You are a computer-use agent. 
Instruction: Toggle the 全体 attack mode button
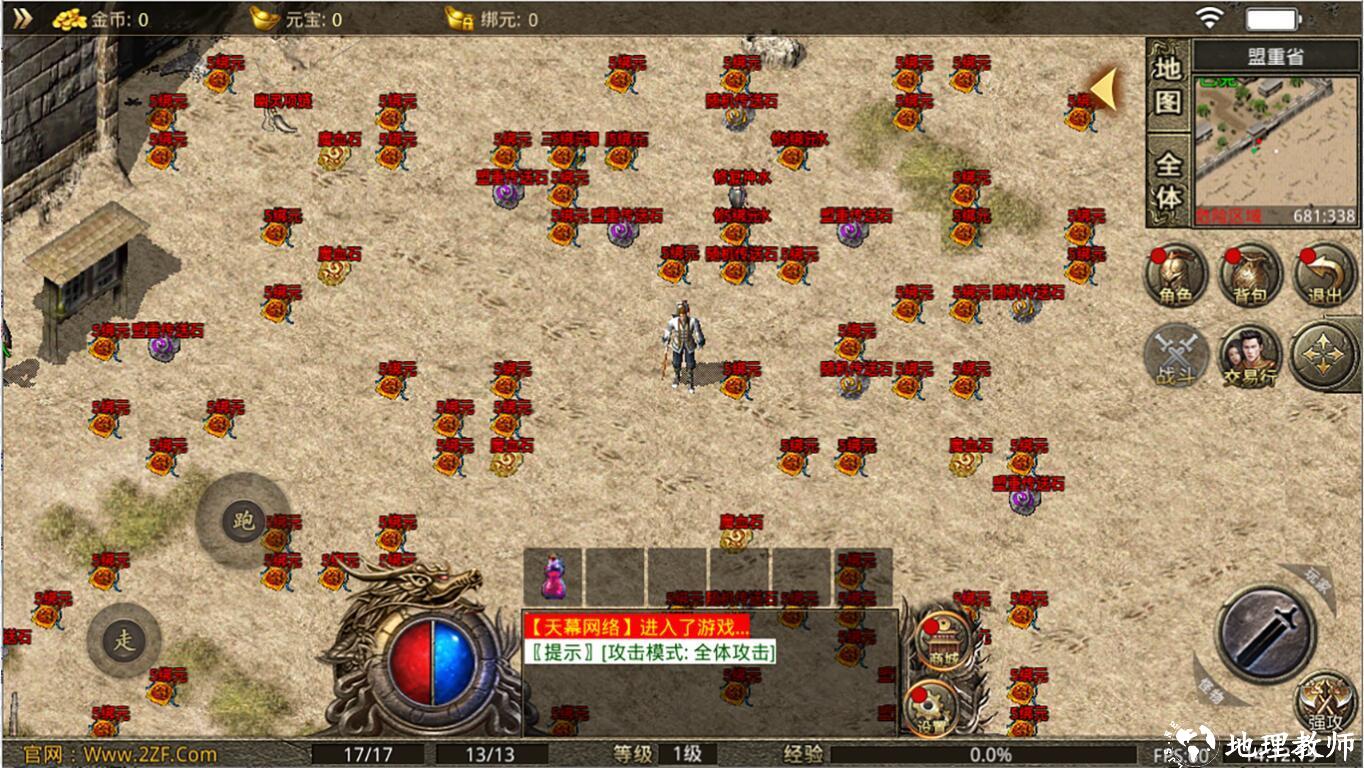[x=1168, y=182]
